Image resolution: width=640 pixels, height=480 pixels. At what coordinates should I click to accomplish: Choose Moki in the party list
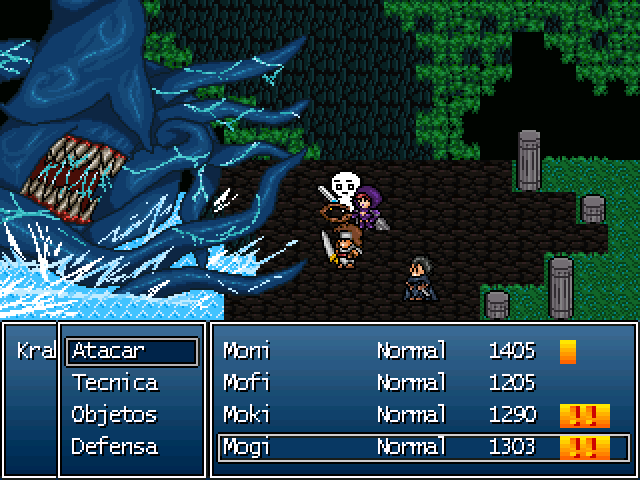422,415
